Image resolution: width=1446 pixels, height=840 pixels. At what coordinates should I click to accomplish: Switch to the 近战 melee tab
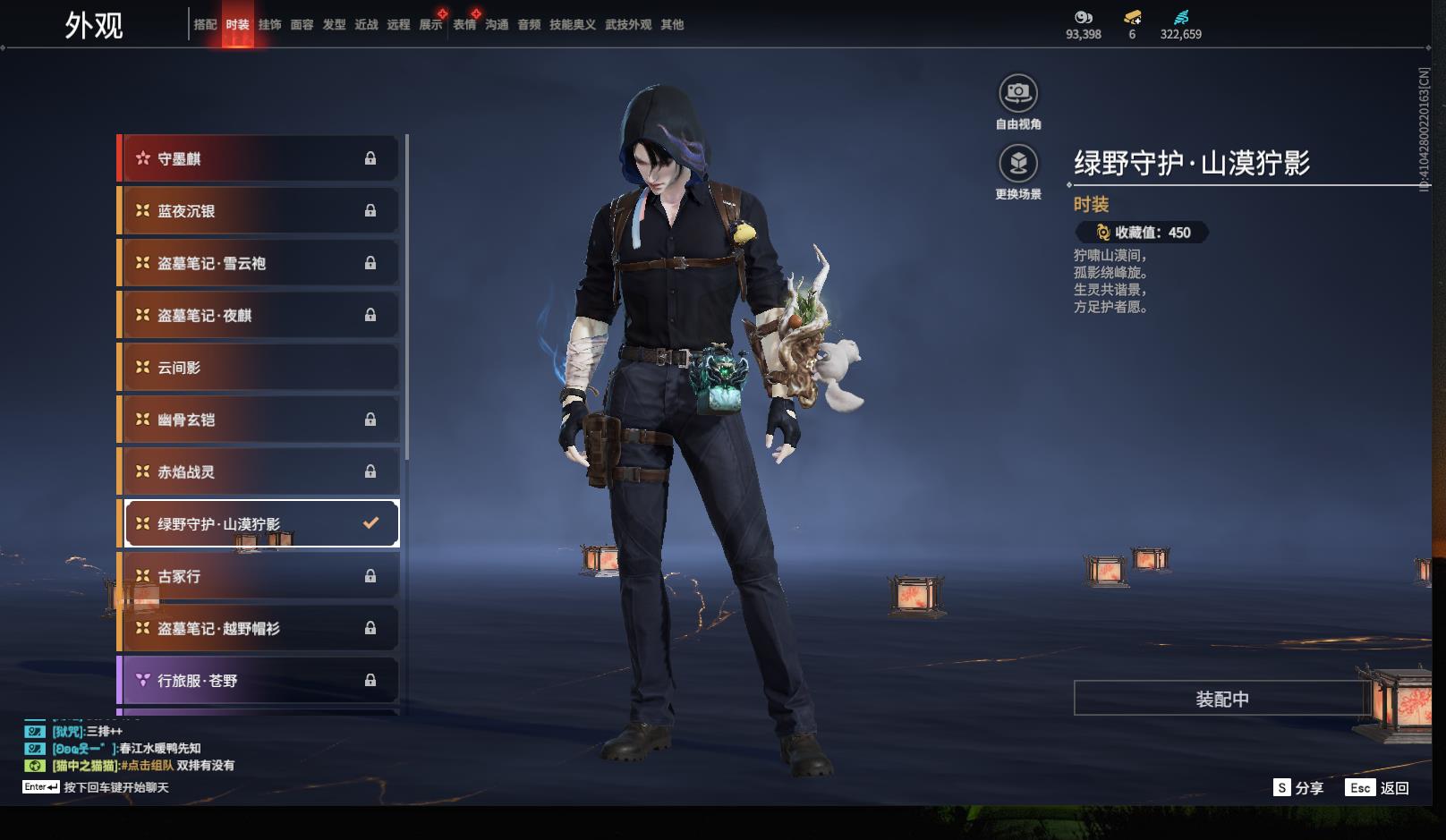(366, 25)
